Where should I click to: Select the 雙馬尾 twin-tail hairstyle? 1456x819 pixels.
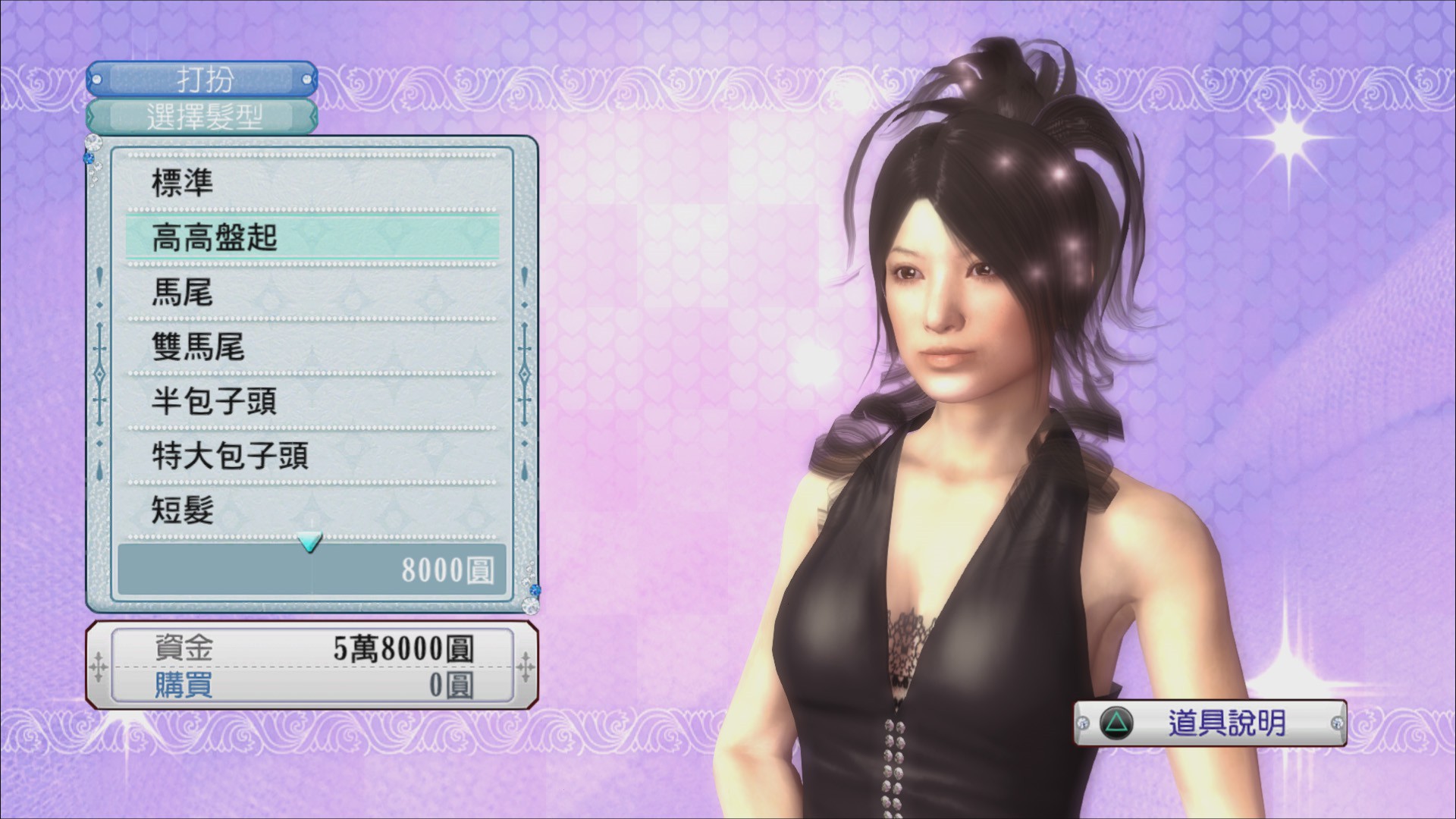coord(311,347)
